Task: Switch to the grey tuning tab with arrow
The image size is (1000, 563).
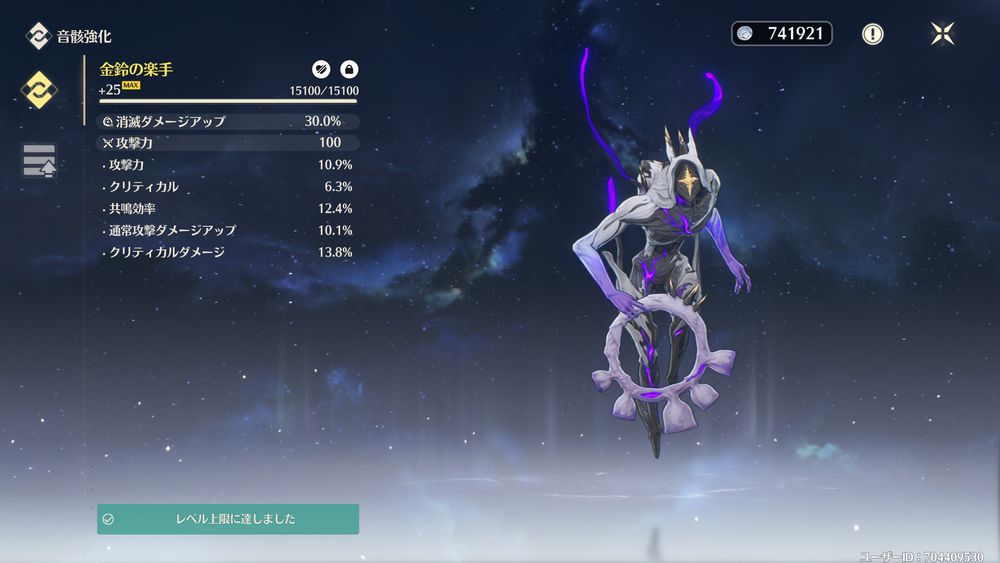Action: click(39, 160)
